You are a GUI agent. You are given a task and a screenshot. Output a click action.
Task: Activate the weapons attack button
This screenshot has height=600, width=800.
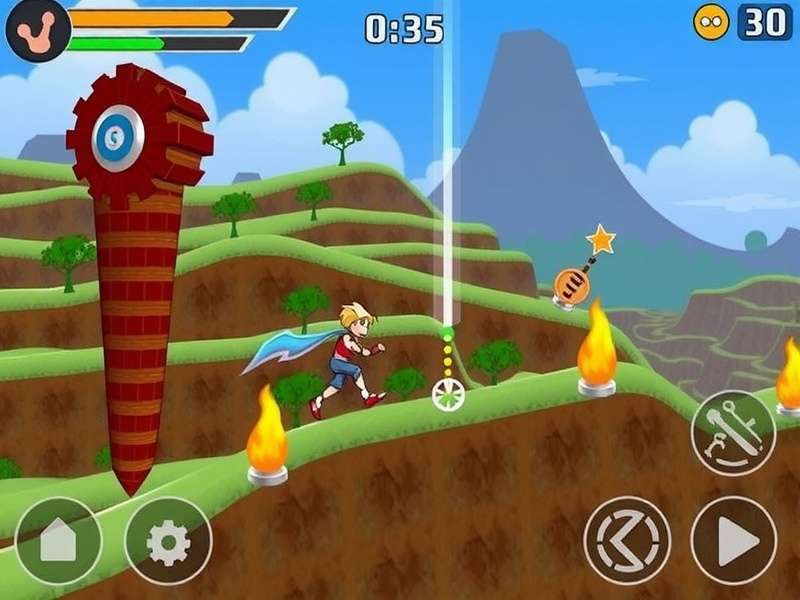[x=733, y=433]
